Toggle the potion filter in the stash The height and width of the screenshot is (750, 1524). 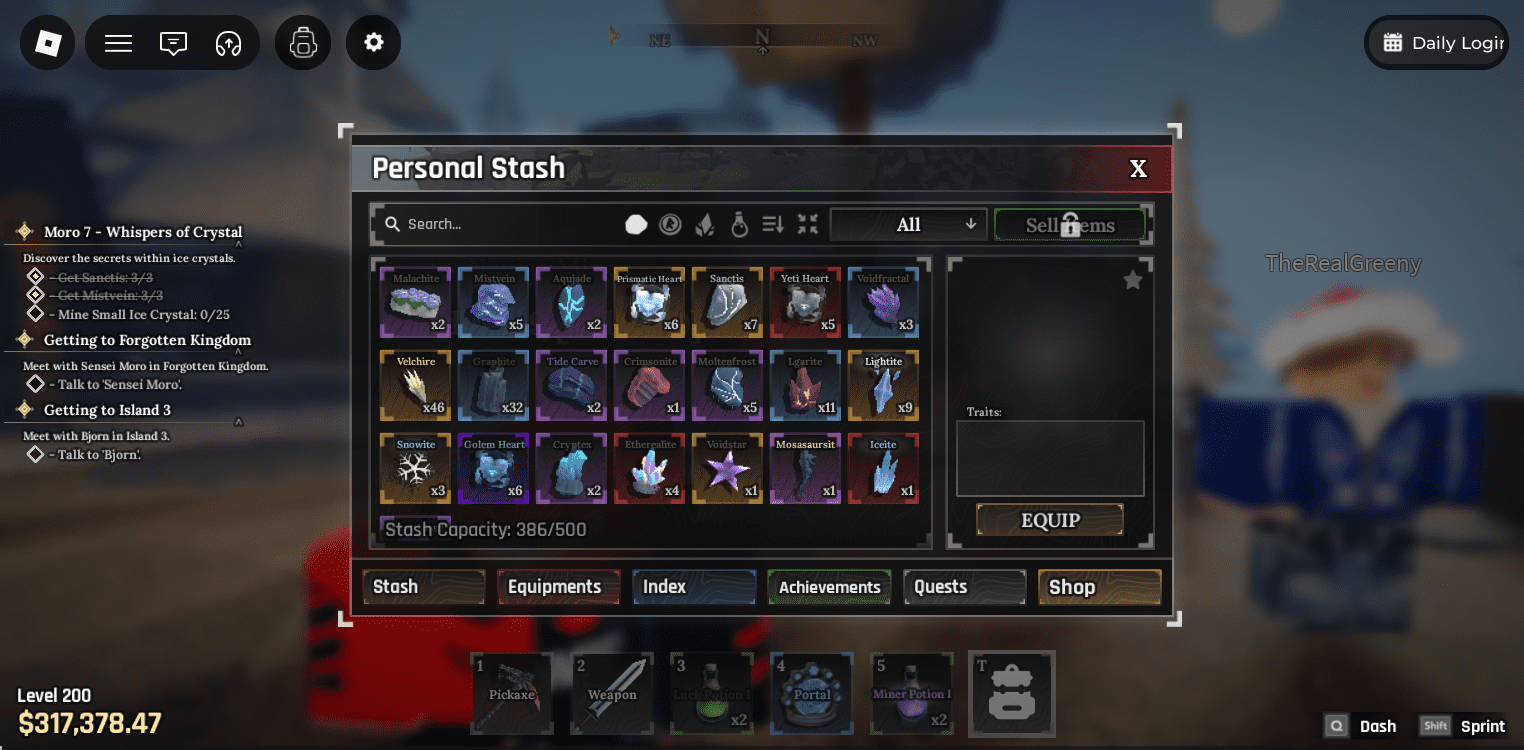(738, 224)
